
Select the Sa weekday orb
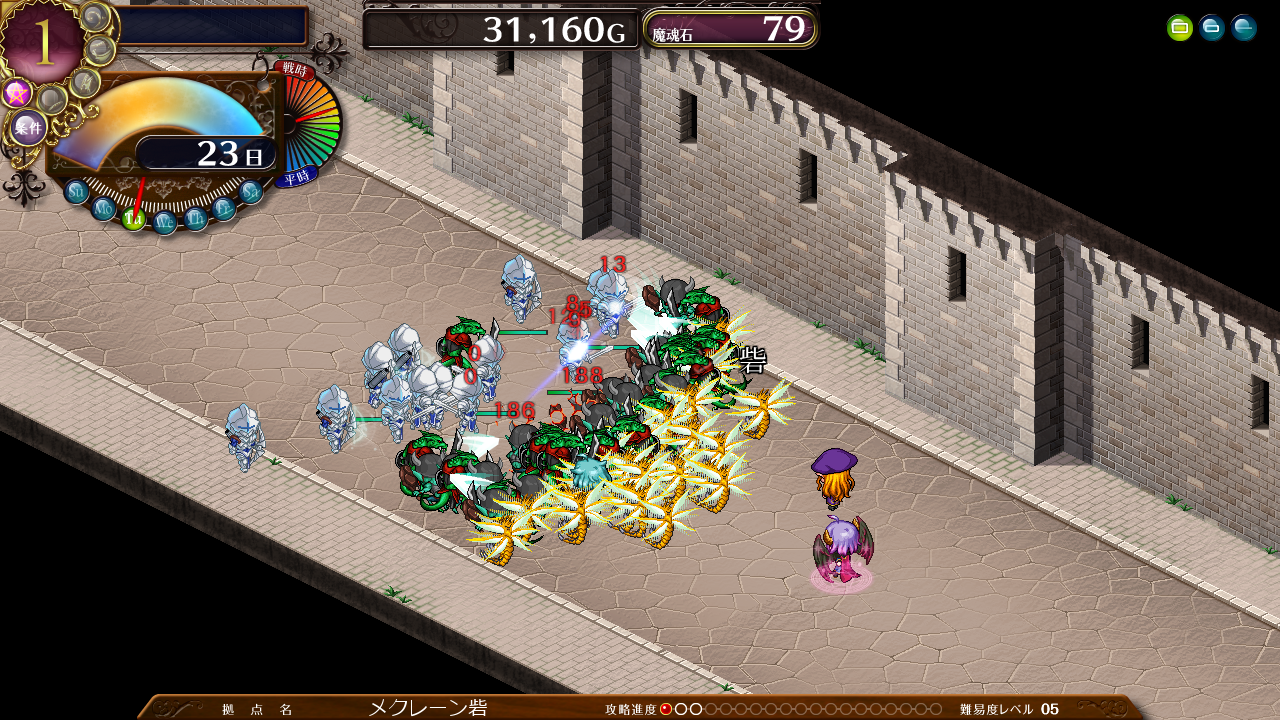(251, 192)
